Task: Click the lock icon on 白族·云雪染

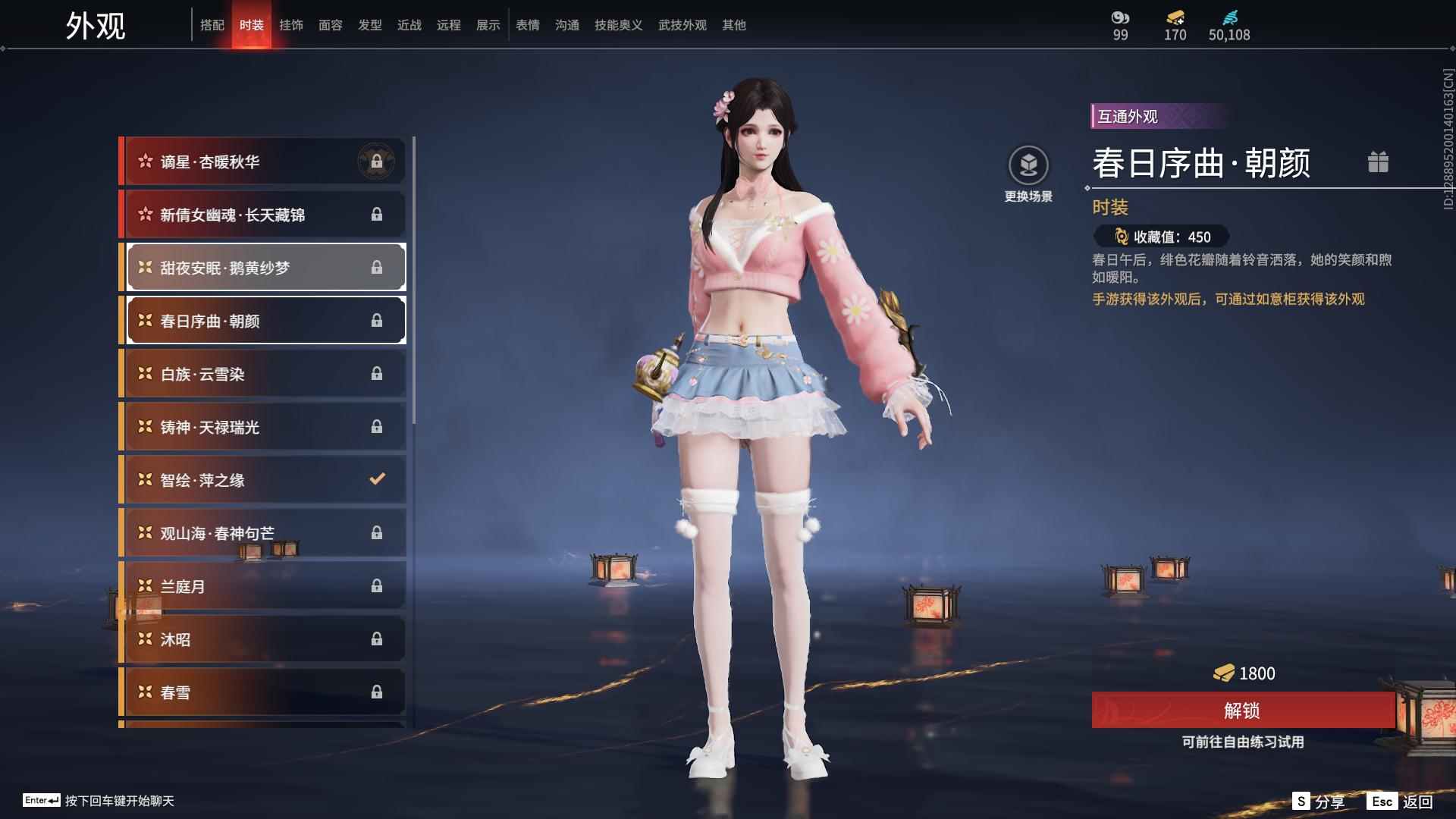Action: click(378, 373)
